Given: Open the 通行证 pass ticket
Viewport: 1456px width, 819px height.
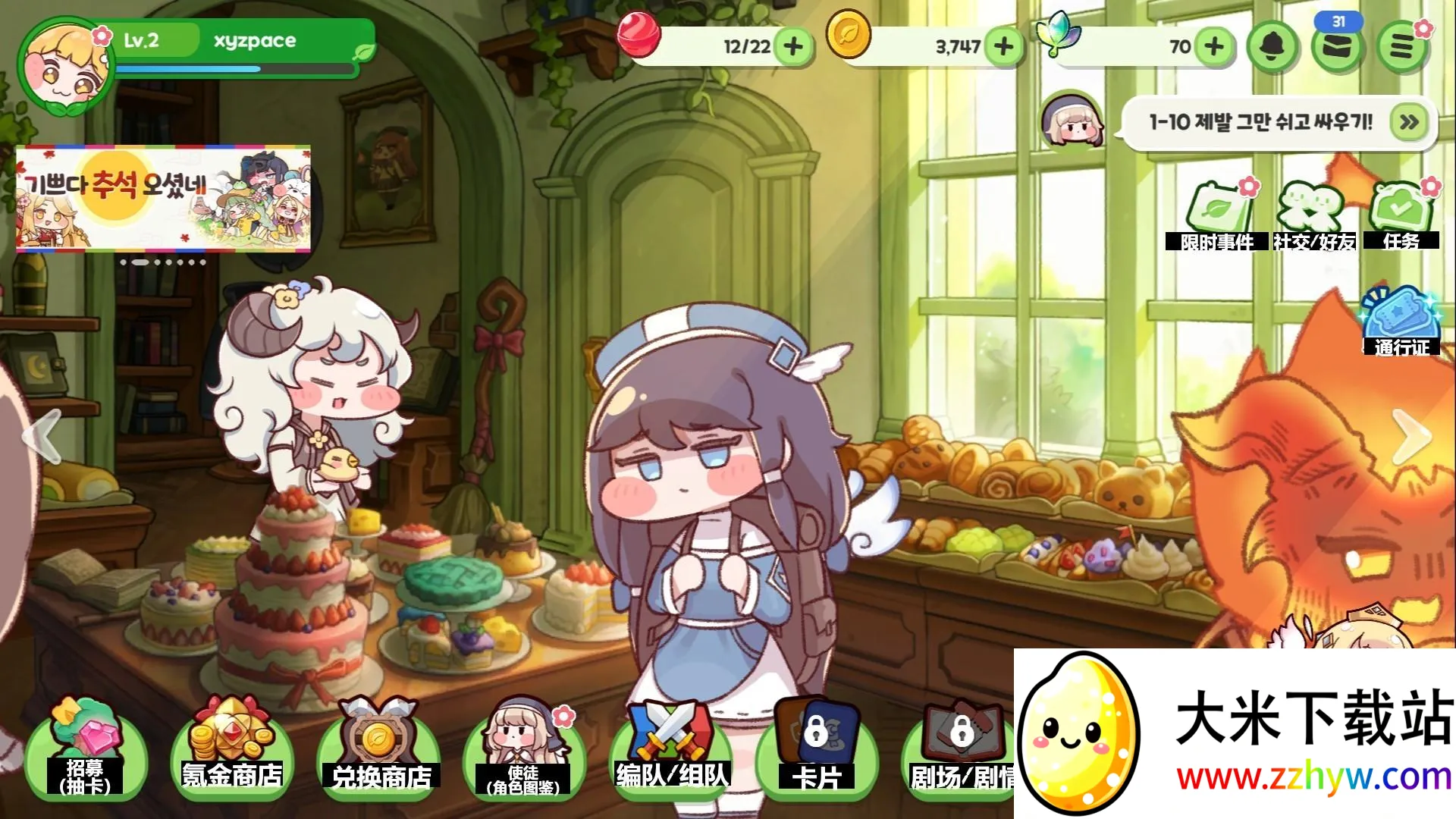Looking at the screenshot, I should (1401, 322).
